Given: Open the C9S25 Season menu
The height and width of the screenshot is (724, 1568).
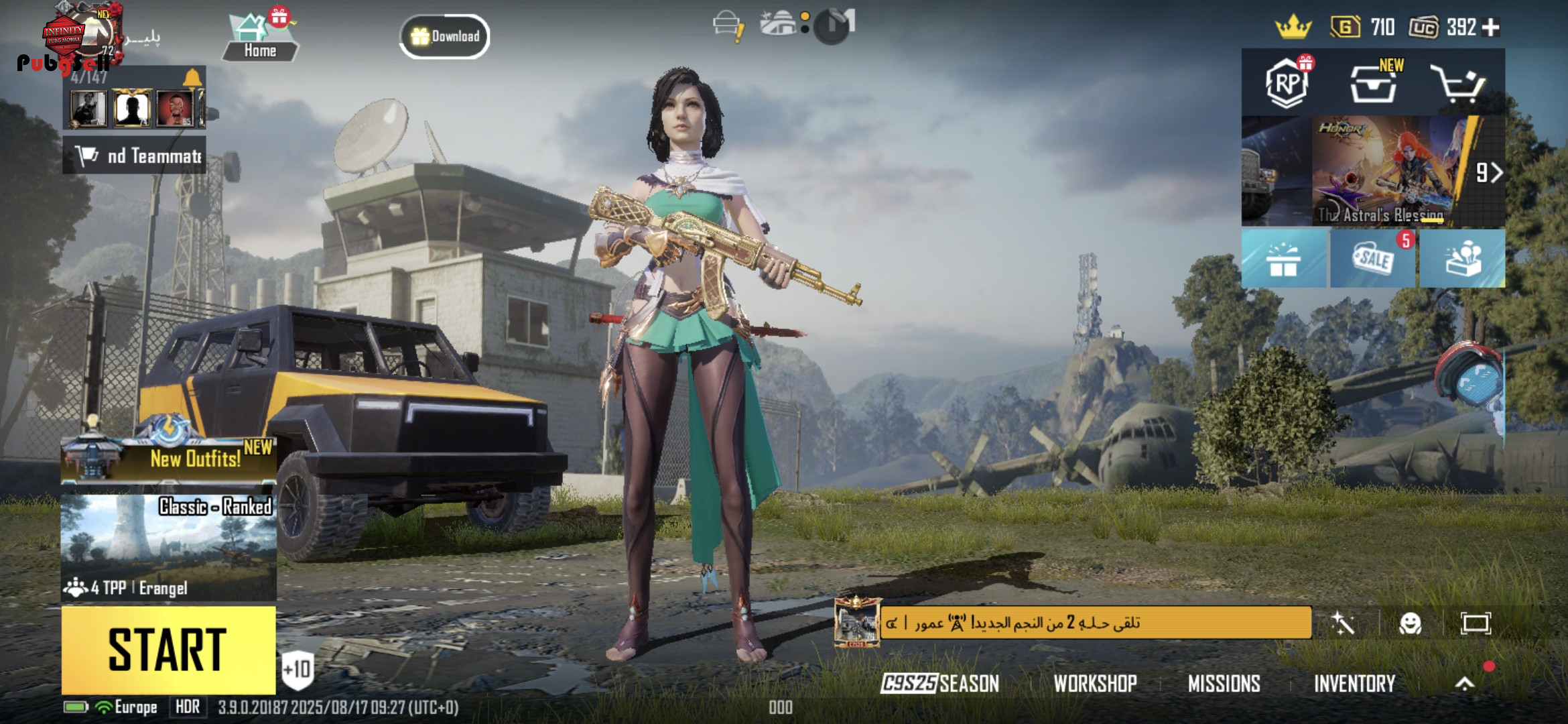Looking at the screenshot, I should coord(939,683).
